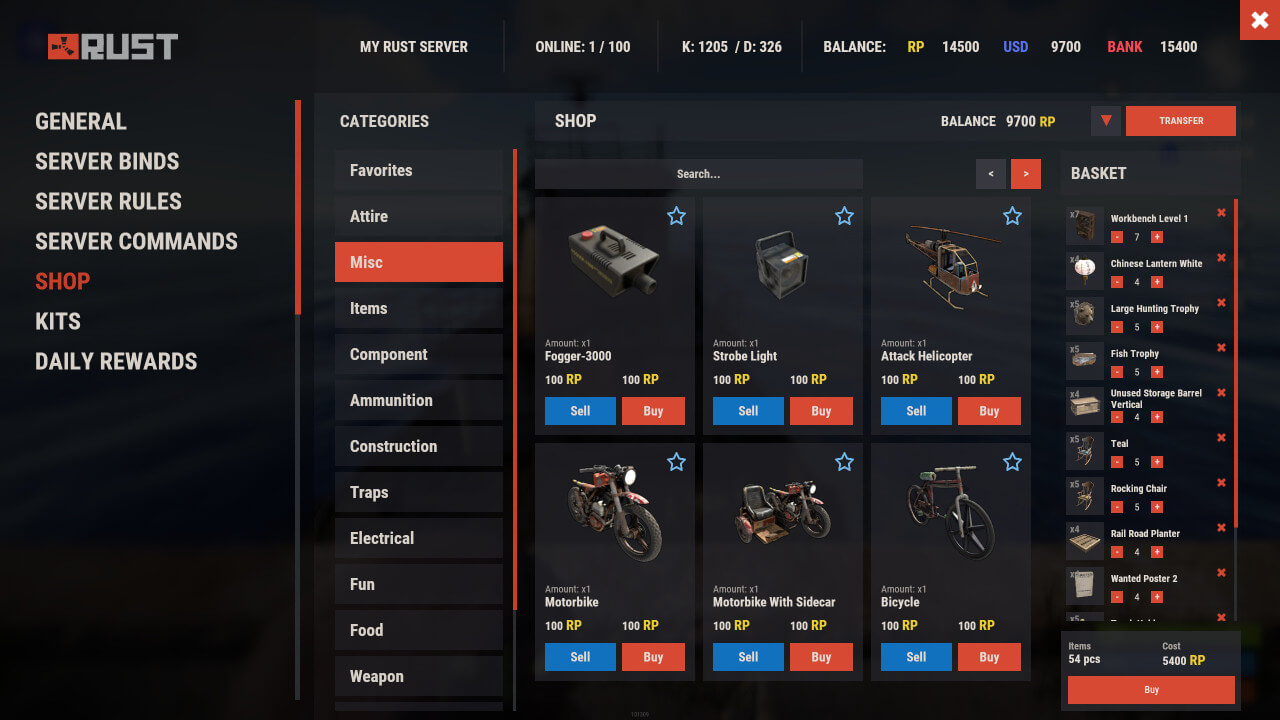
Task: Go to the next shop page
Action: [x=1025, y=174]
